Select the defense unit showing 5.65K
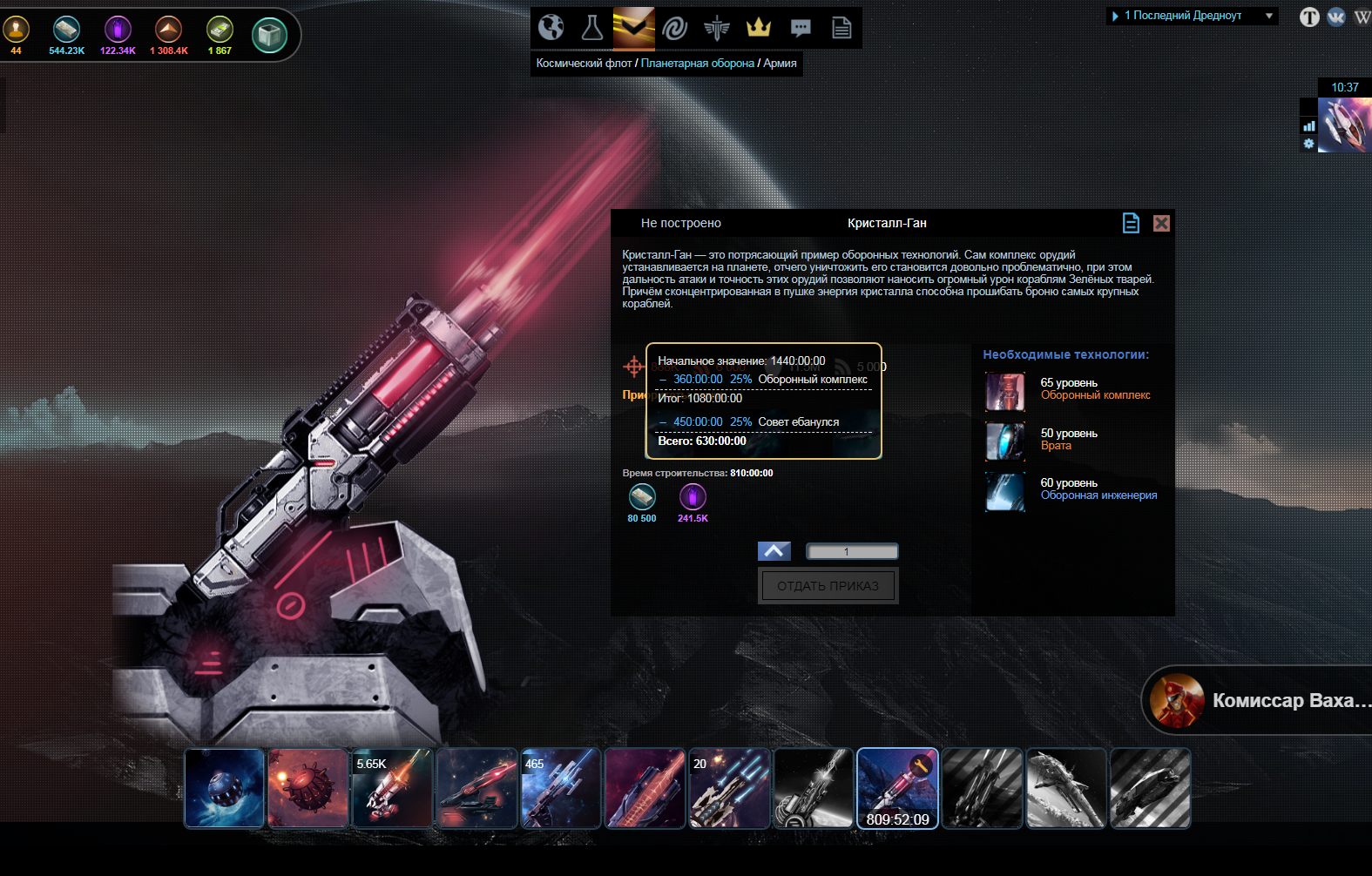This screenshot has width=1372, height=876. pyautogui.click(x=392, y=788)
